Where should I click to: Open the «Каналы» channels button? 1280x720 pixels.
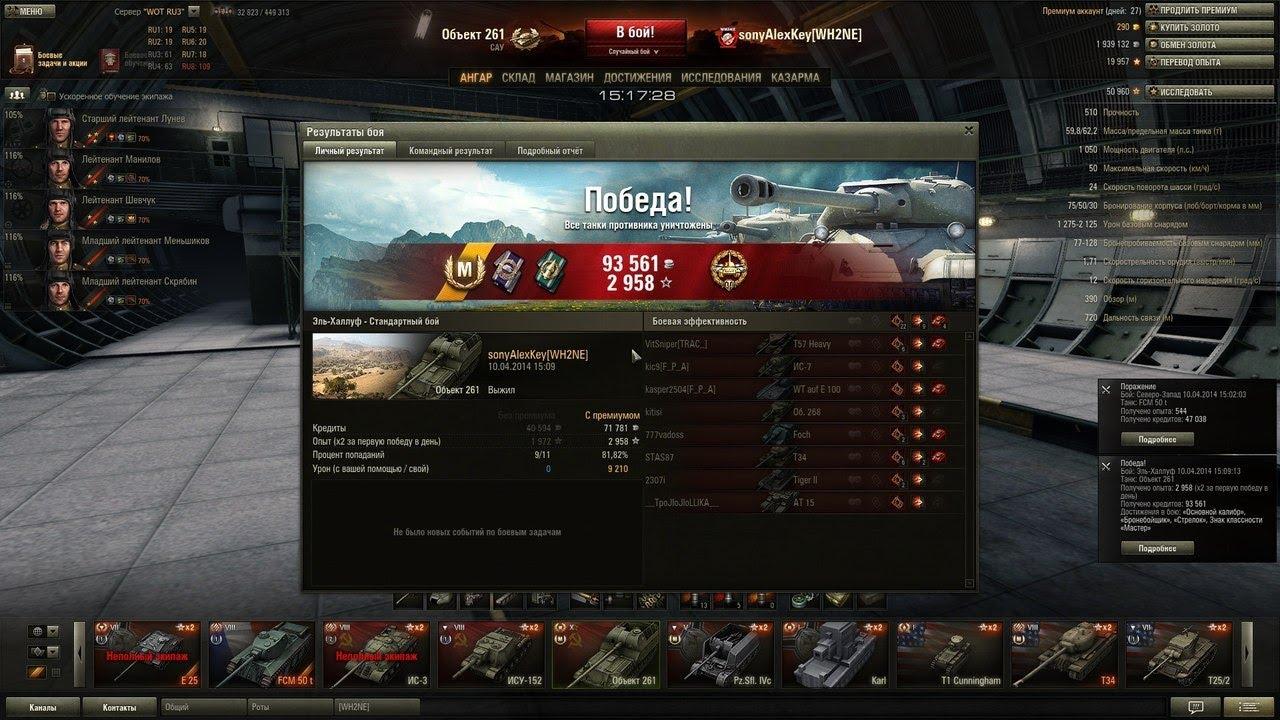tap(42, 707)
